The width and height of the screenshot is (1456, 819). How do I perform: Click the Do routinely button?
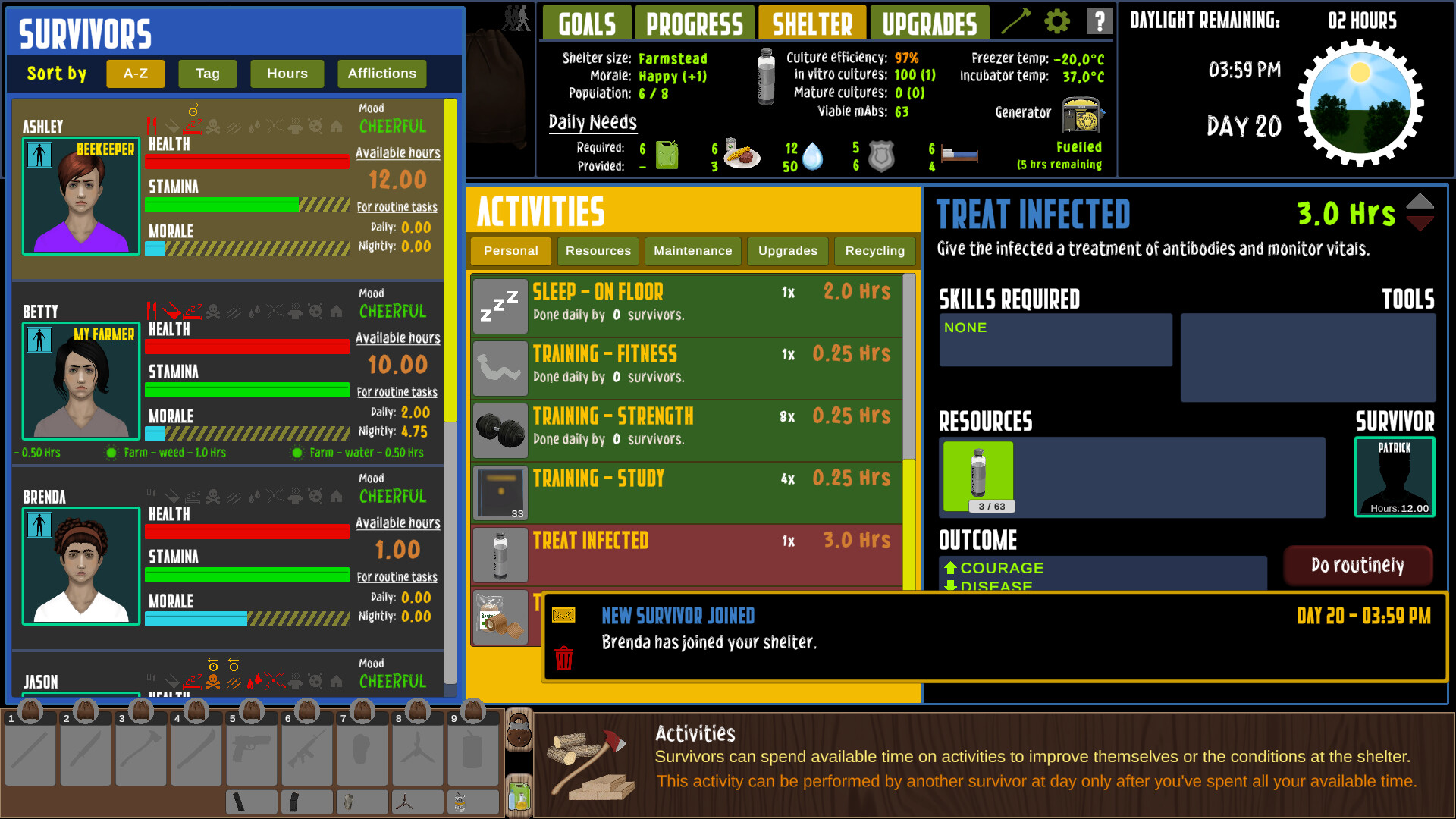click(x=1358, y=565)
